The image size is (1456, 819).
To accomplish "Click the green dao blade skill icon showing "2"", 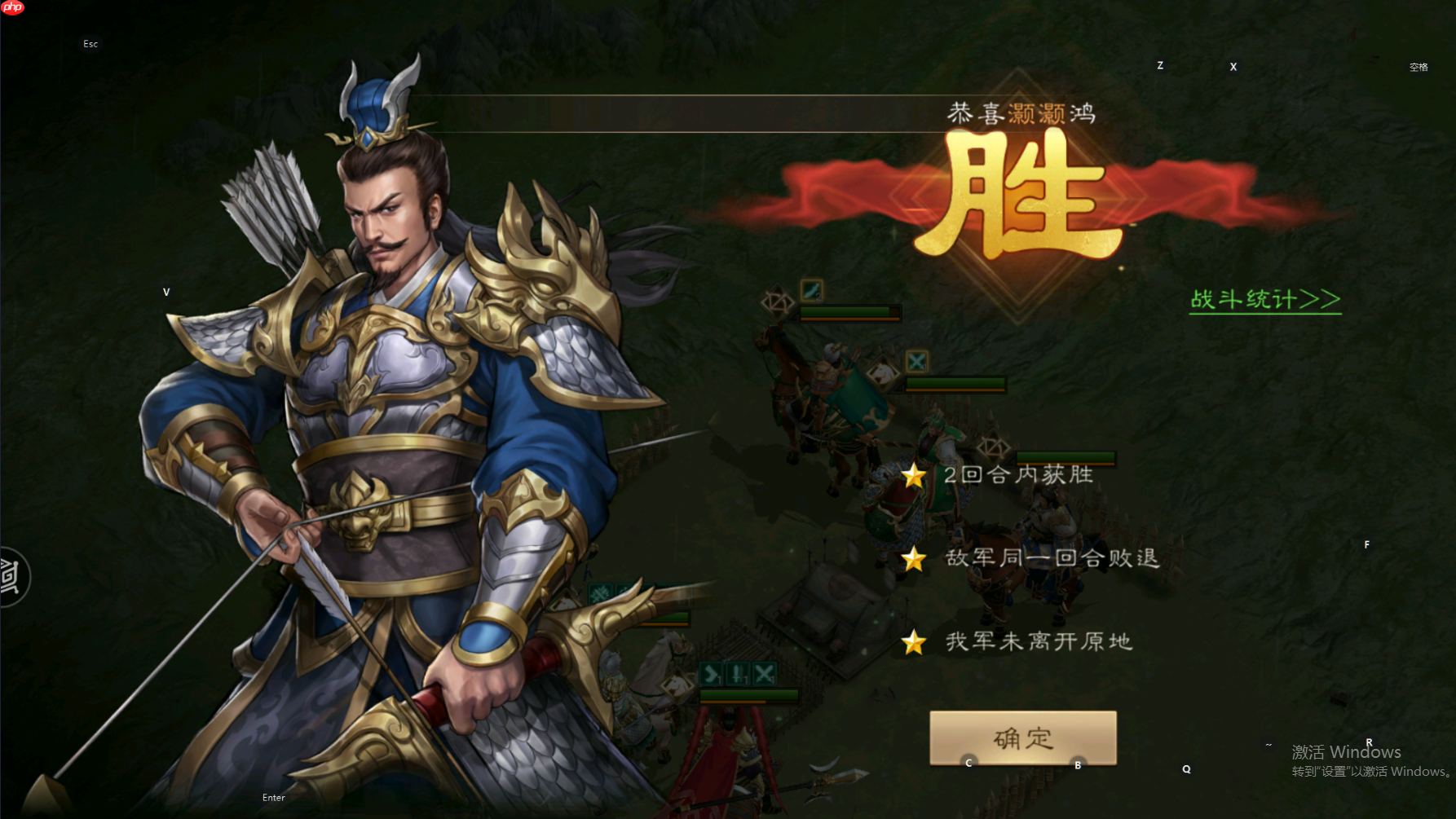I will (x=812, y=291).
